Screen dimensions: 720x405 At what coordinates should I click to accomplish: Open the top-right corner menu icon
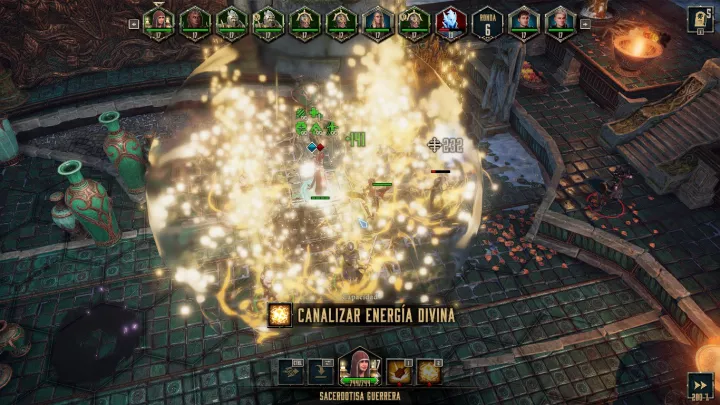pyautogui.click(x=701, y=20)
